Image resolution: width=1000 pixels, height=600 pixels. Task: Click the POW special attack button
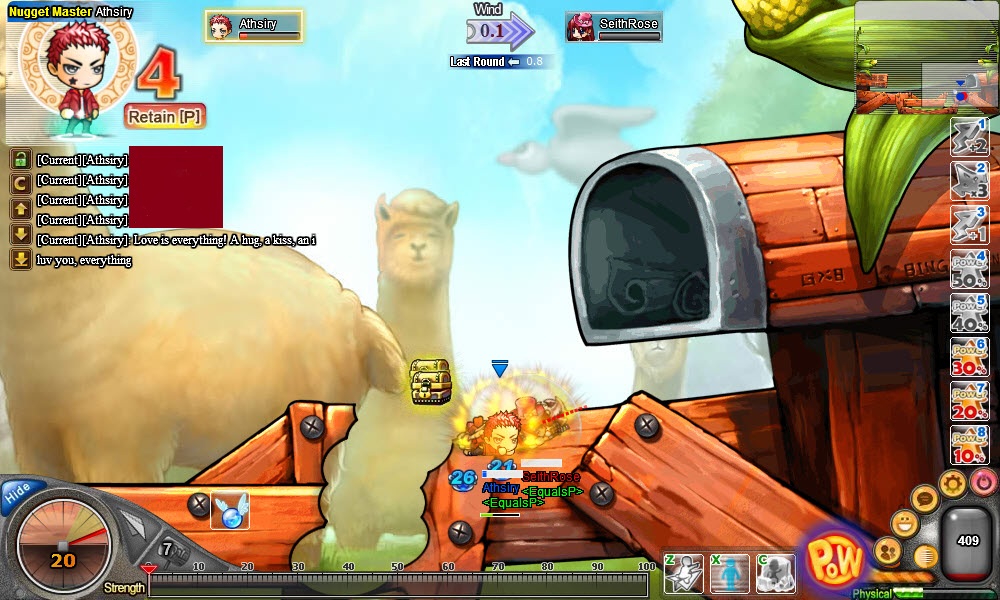(x=835, y=561)
